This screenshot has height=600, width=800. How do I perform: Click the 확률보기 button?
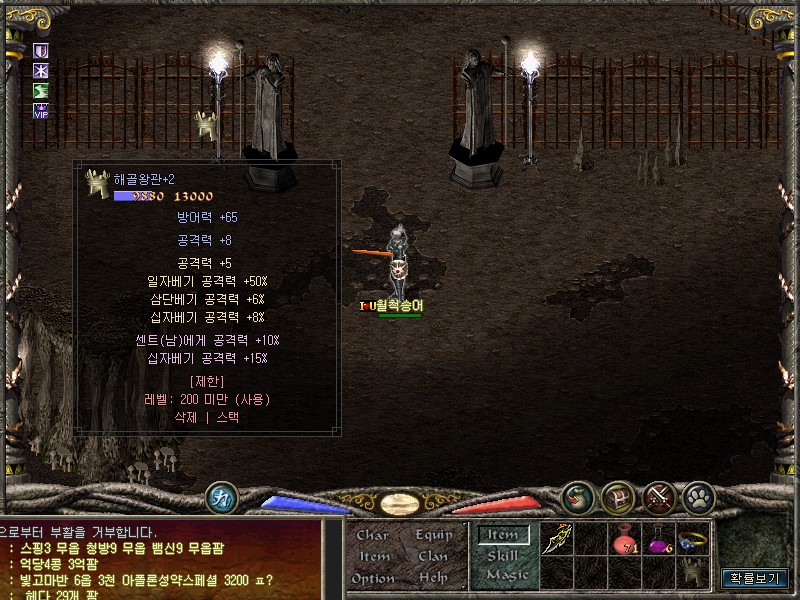755,578
